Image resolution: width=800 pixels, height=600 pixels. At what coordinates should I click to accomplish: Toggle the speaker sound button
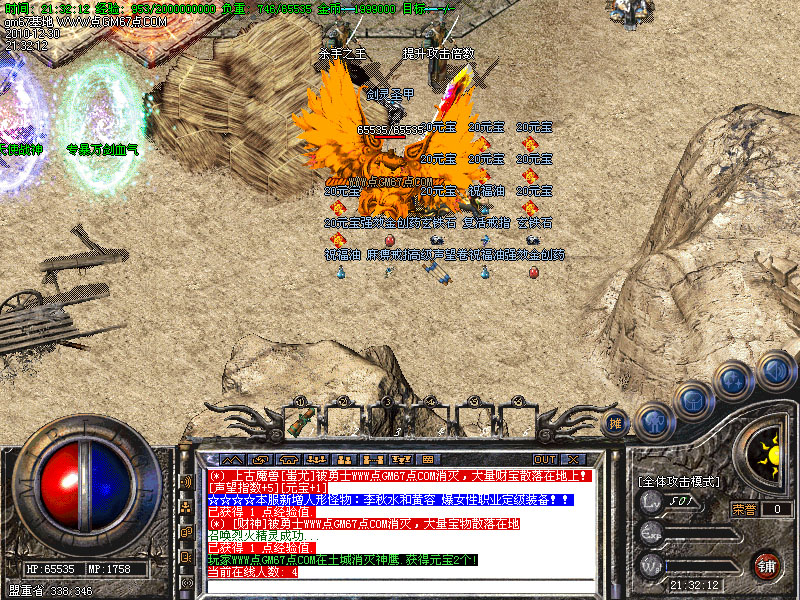point(773,372)
